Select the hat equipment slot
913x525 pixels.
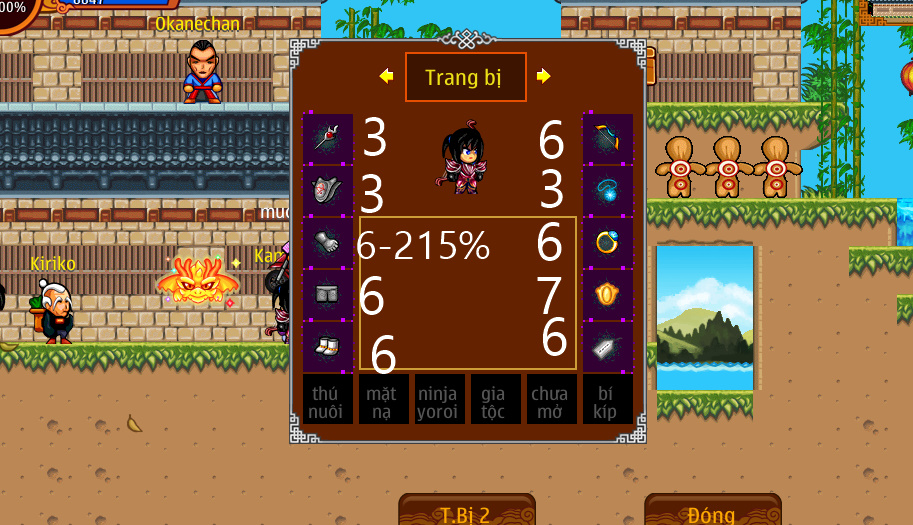point(608,139)
